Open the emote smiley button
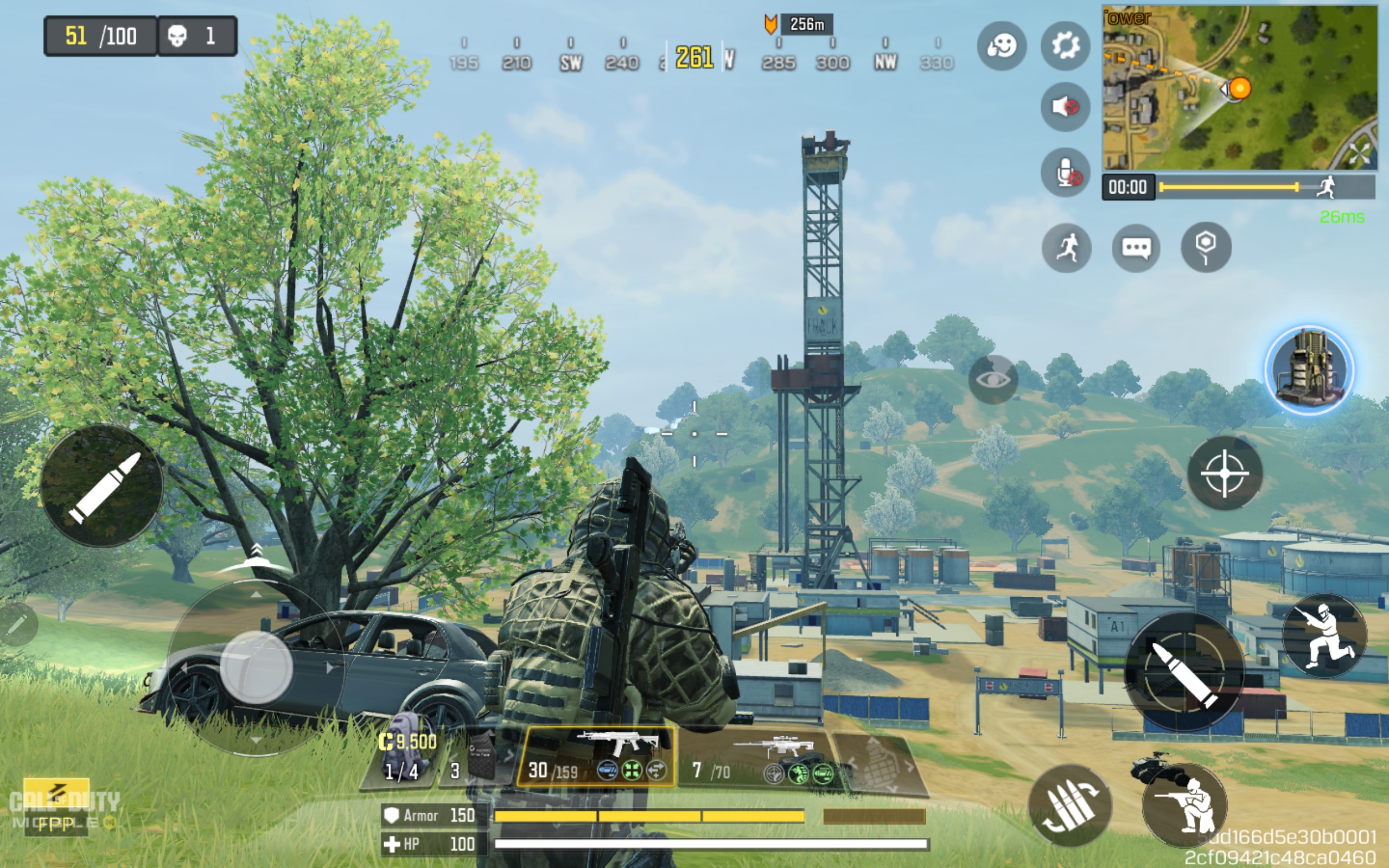 click(x=1002, y=46)
